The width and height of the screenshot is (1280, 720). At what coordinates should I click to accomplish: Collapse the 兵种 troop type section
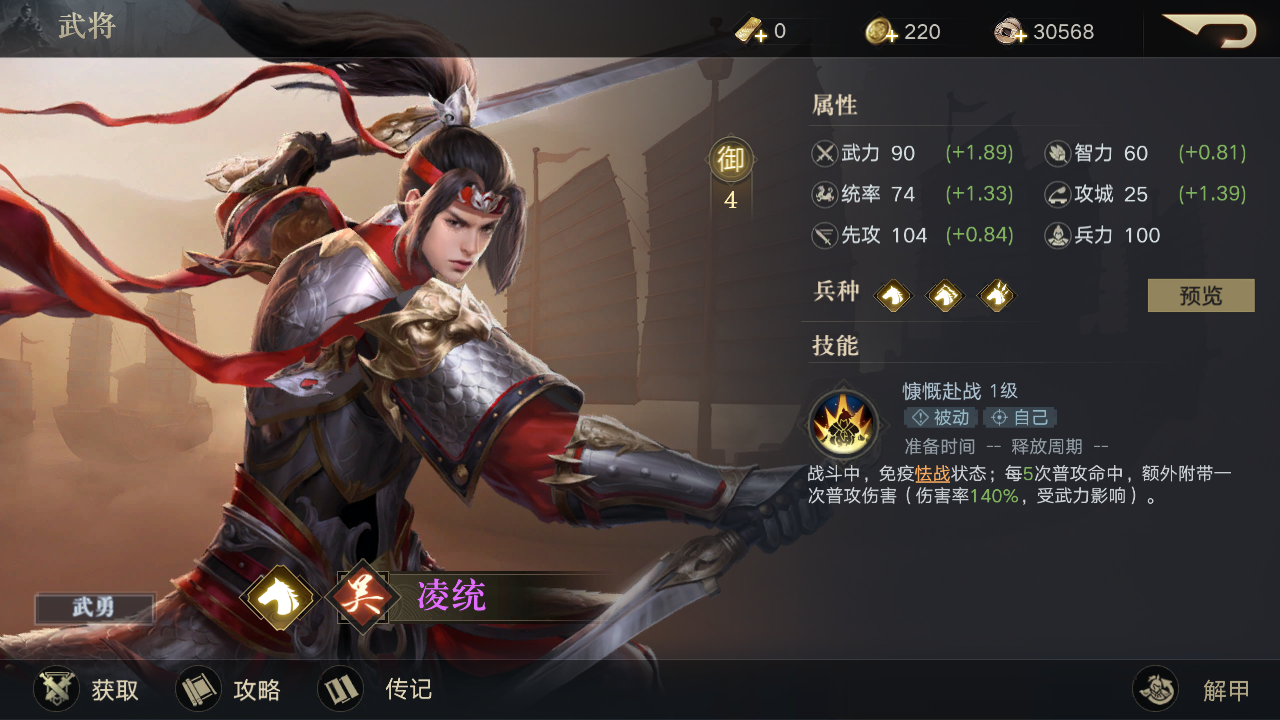coord(835,294)
